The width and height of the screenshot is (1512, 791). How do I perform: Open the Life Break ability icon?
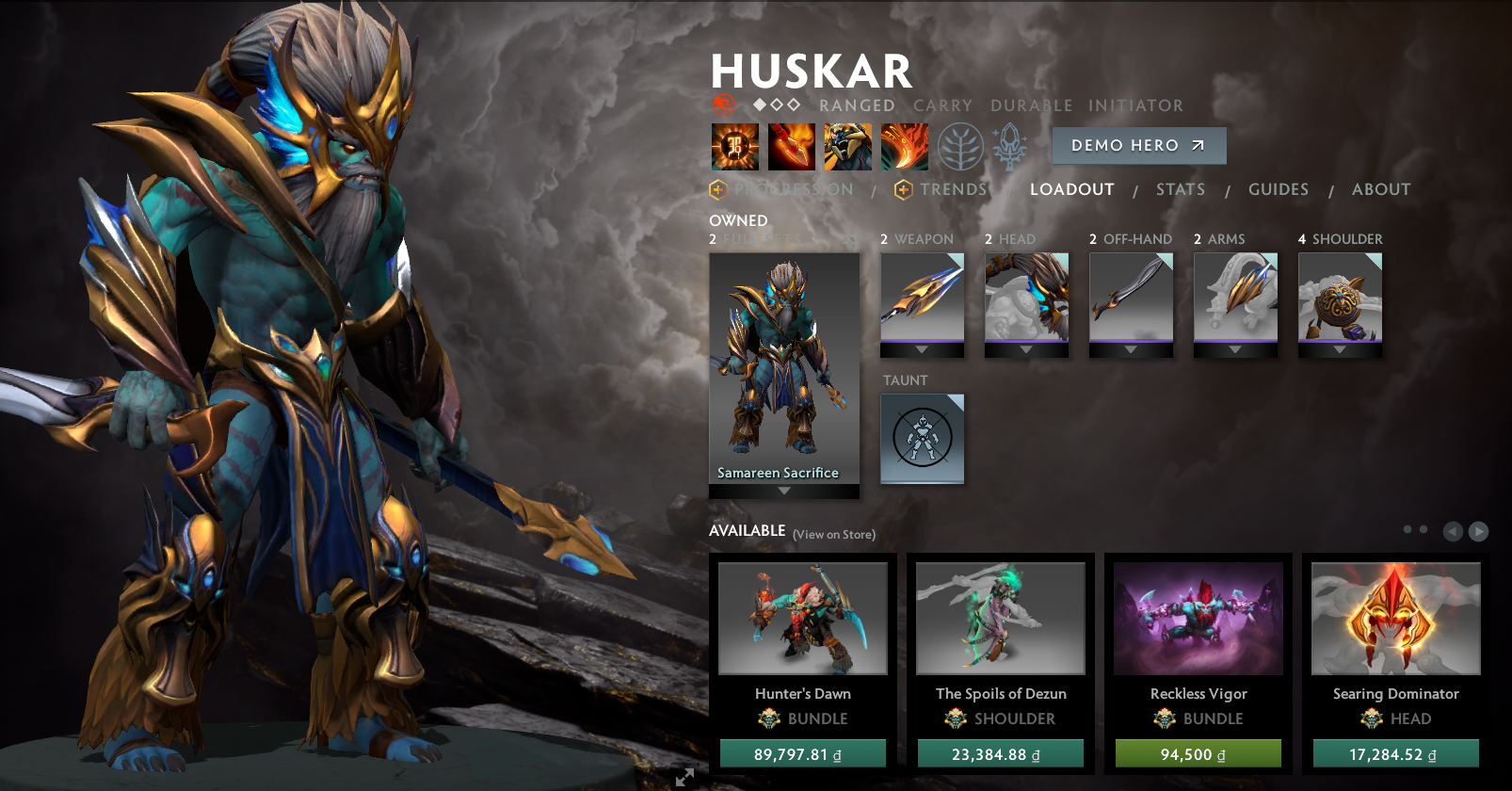pos(904,148)
